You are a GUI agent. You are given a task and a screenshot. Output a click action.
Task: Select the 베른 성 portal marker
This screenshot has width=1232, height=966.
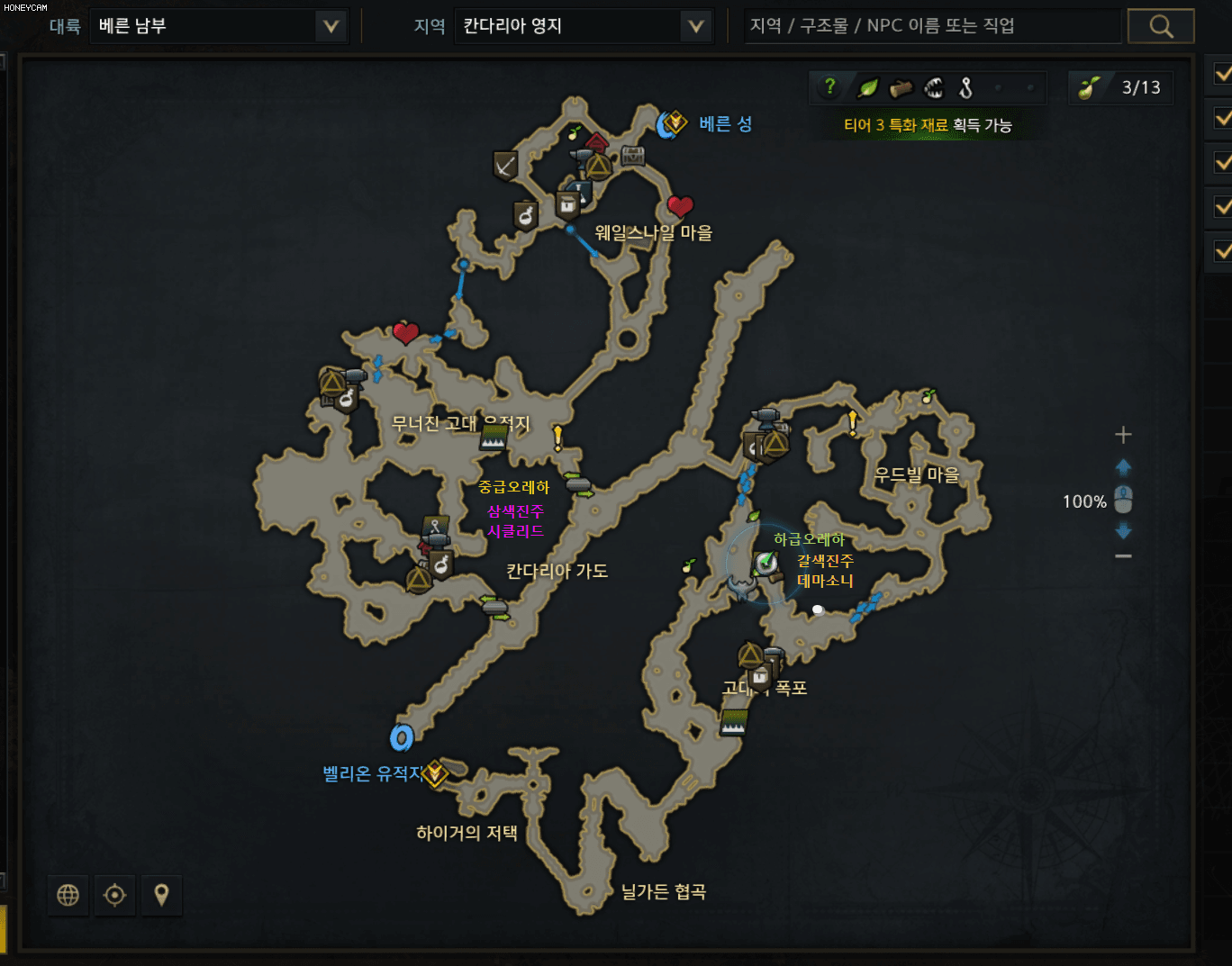point(672,123)
